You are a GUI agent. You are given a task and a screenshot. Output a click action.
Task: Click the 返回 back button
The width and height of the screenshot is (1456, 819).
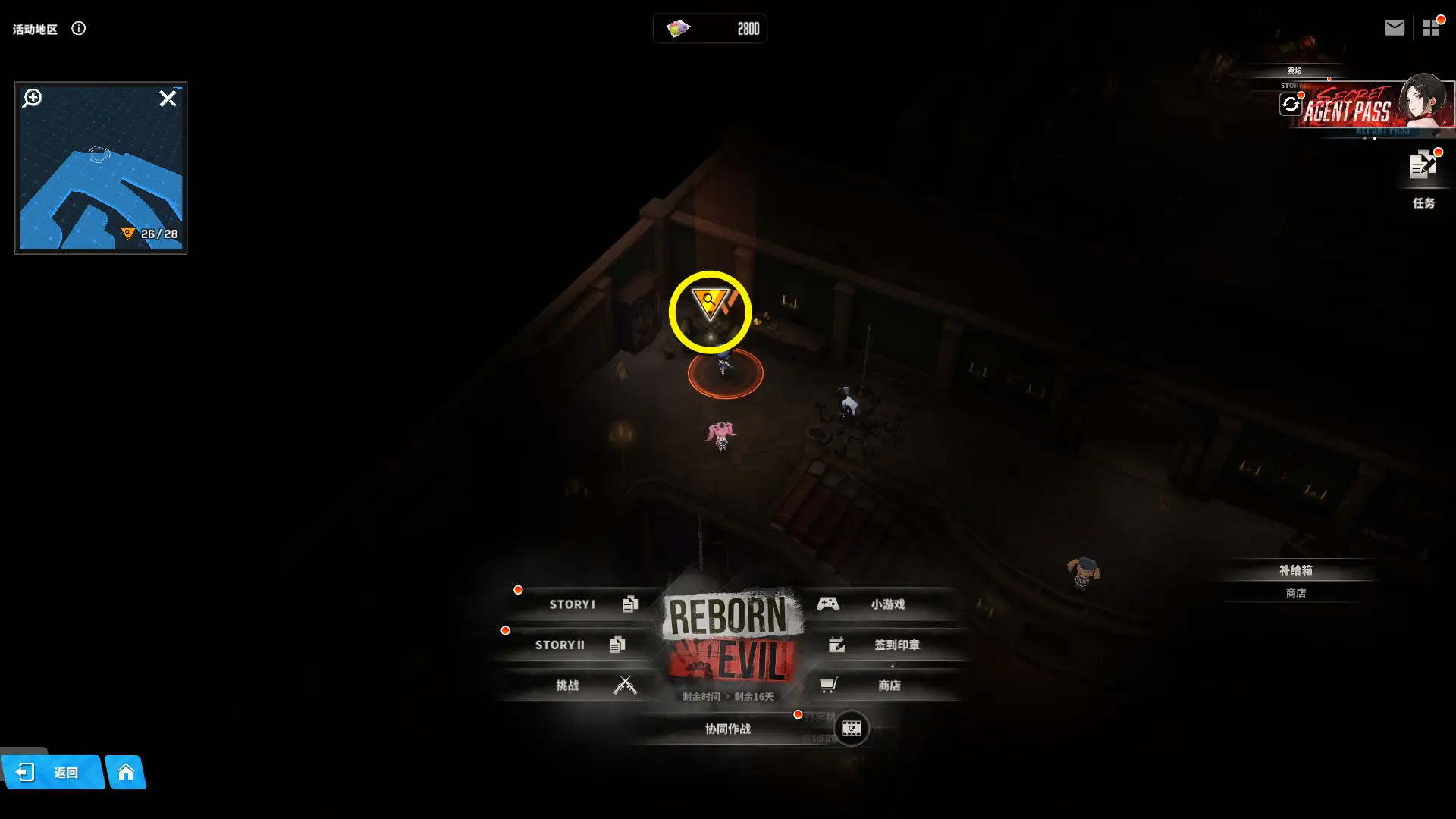click(52, 773)
